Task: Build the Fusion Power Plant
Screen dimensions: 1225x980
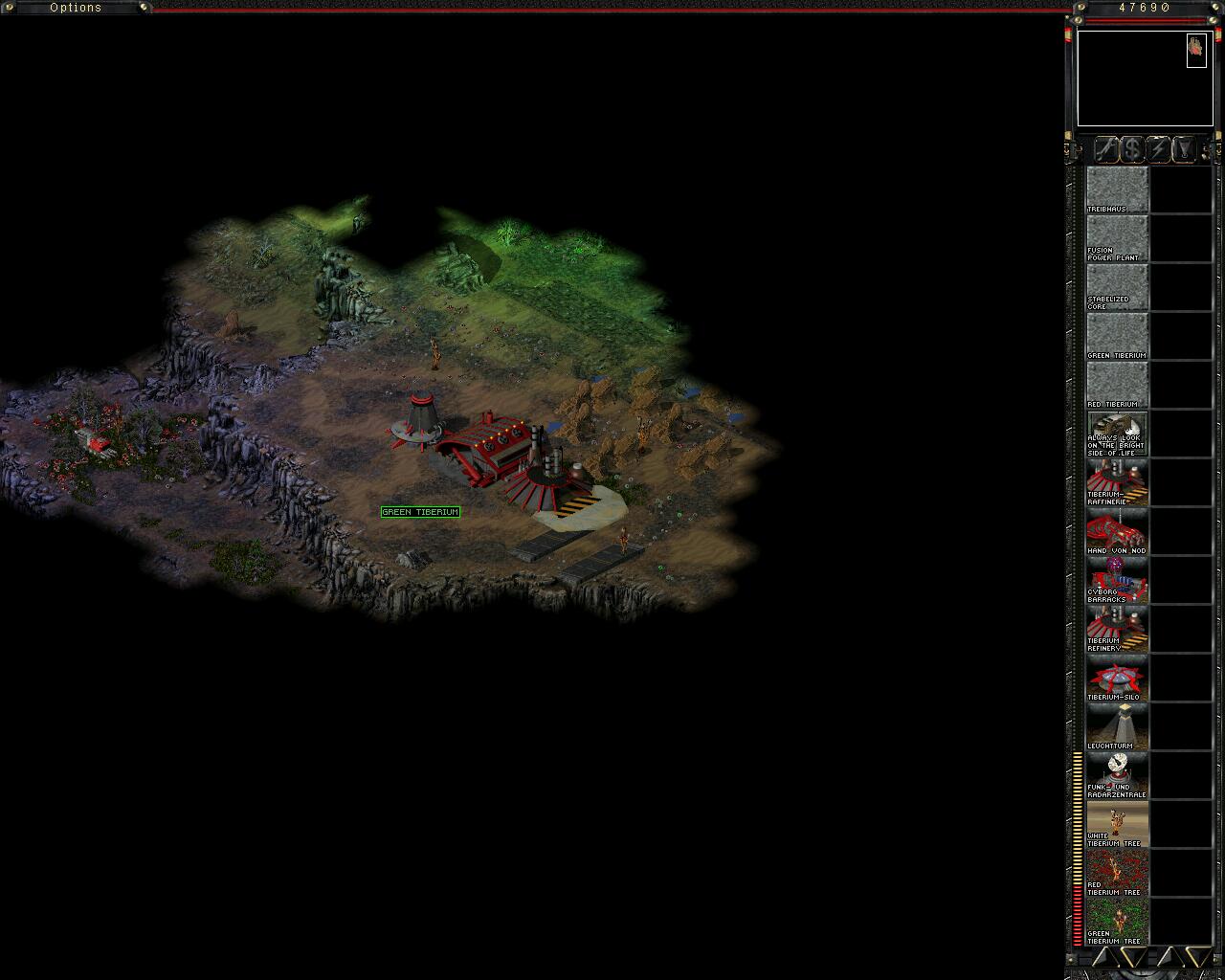Action: 1117,238
